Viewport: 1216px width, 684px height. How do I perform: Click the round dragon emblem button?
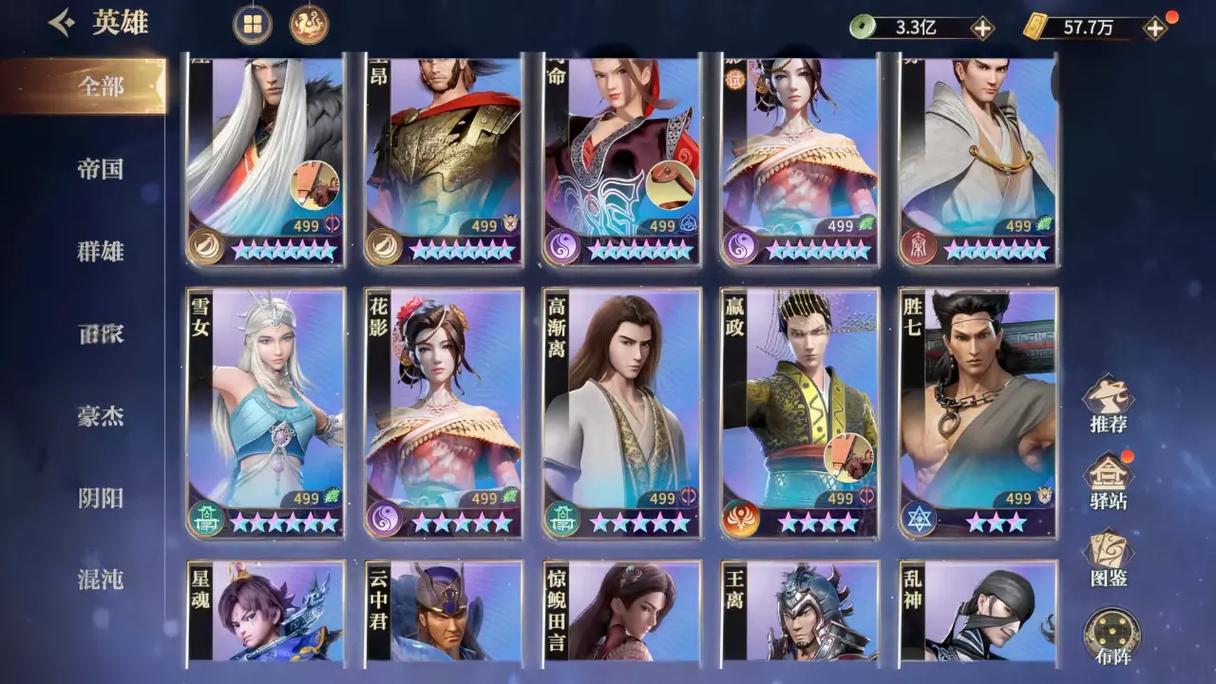point(309,25)
